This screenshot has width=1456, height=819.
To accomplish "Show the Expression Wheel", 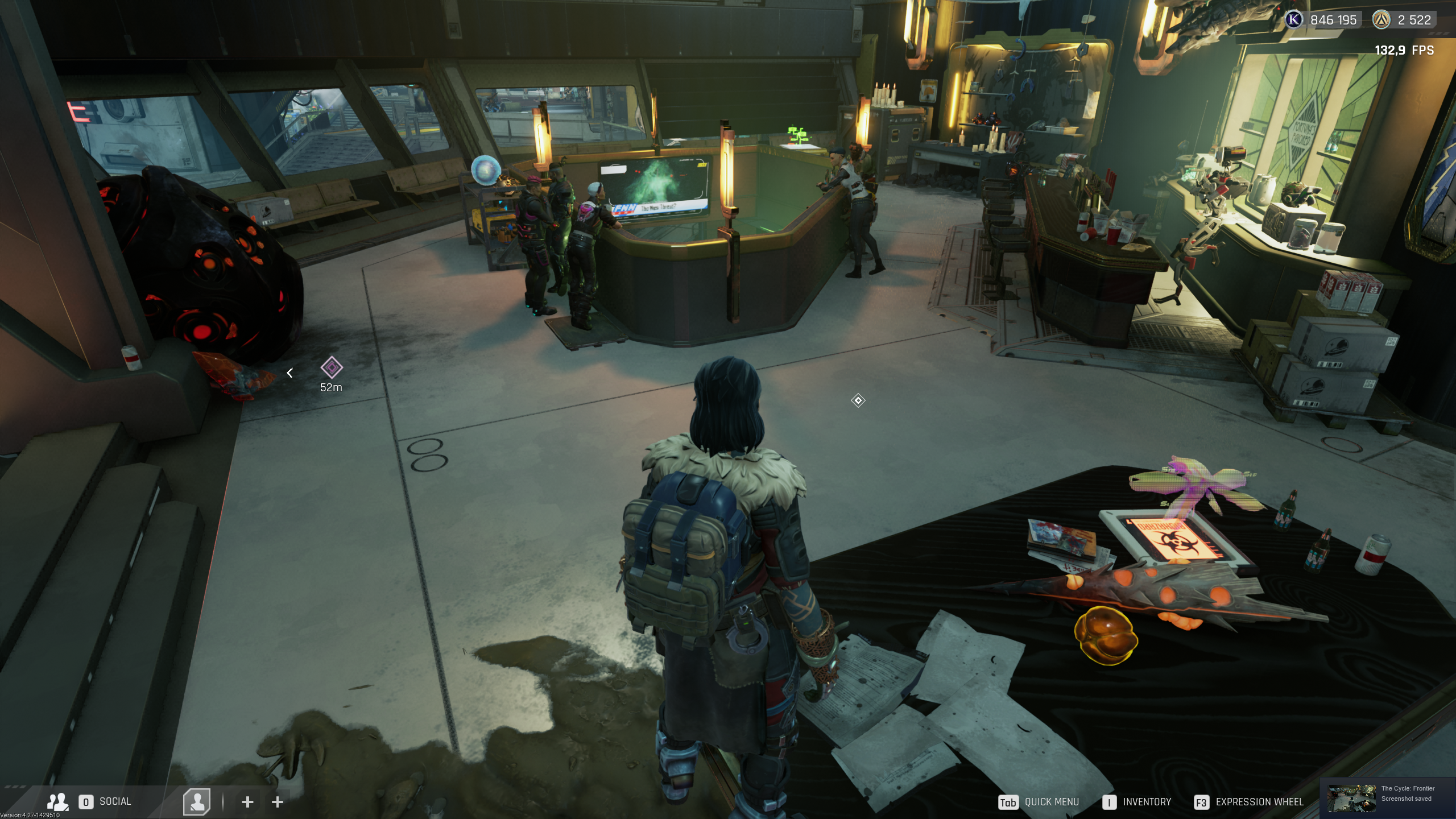I will [1249, 802].
